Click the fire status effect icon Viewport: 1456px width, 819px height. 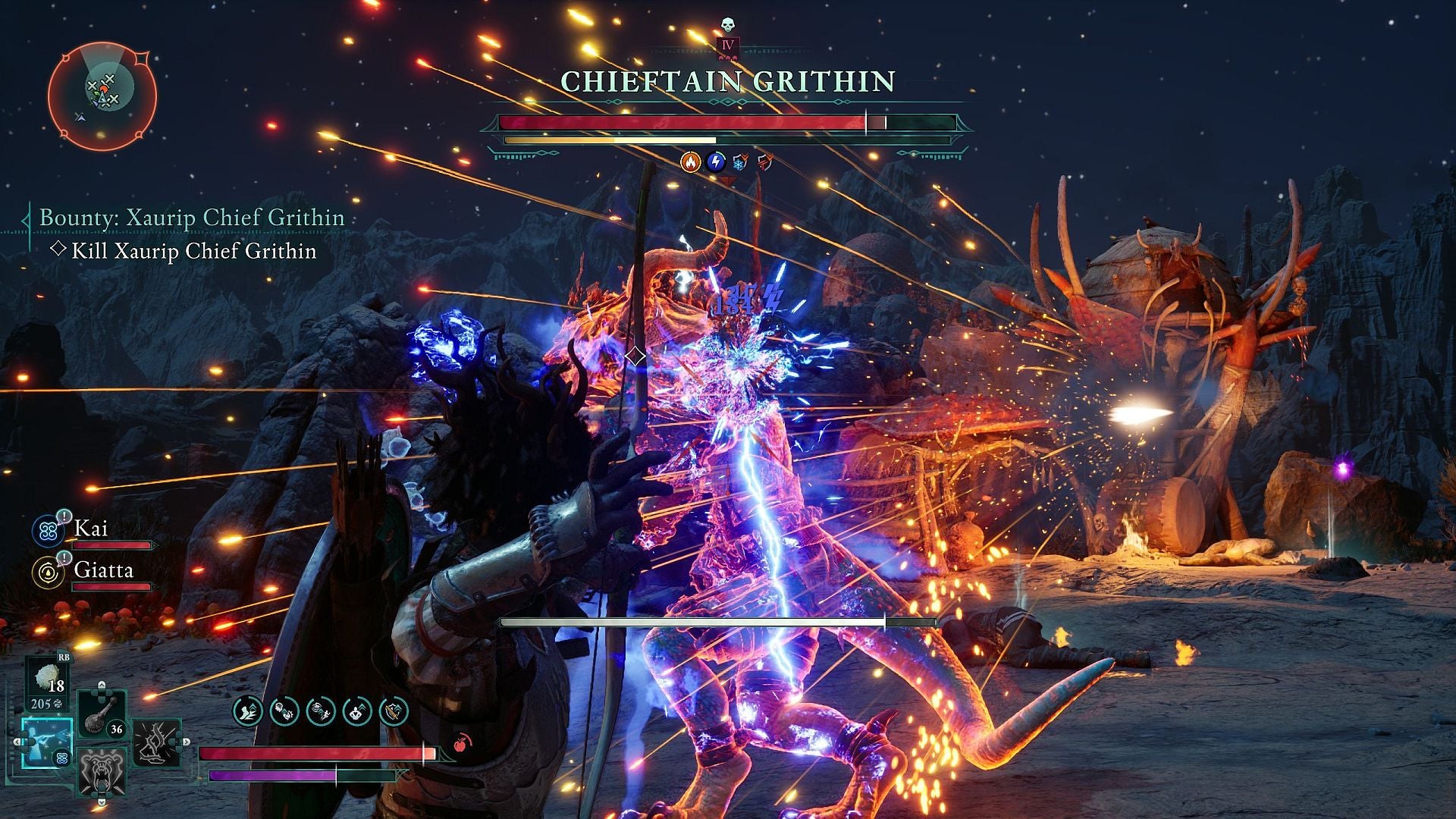(x=692, y=162)
